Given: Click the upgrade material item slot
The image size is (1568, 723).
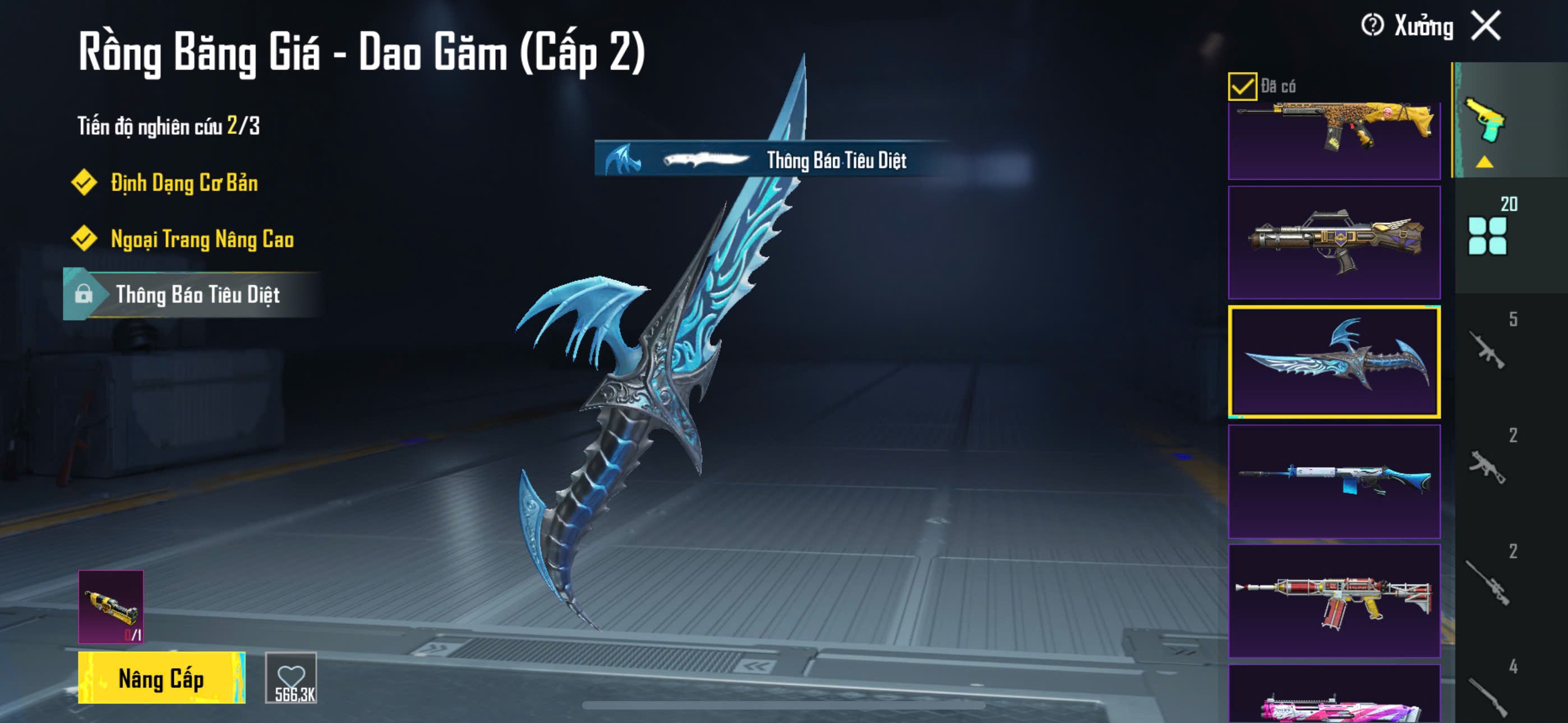Looking at the screenshot, I should click(111, 606).
